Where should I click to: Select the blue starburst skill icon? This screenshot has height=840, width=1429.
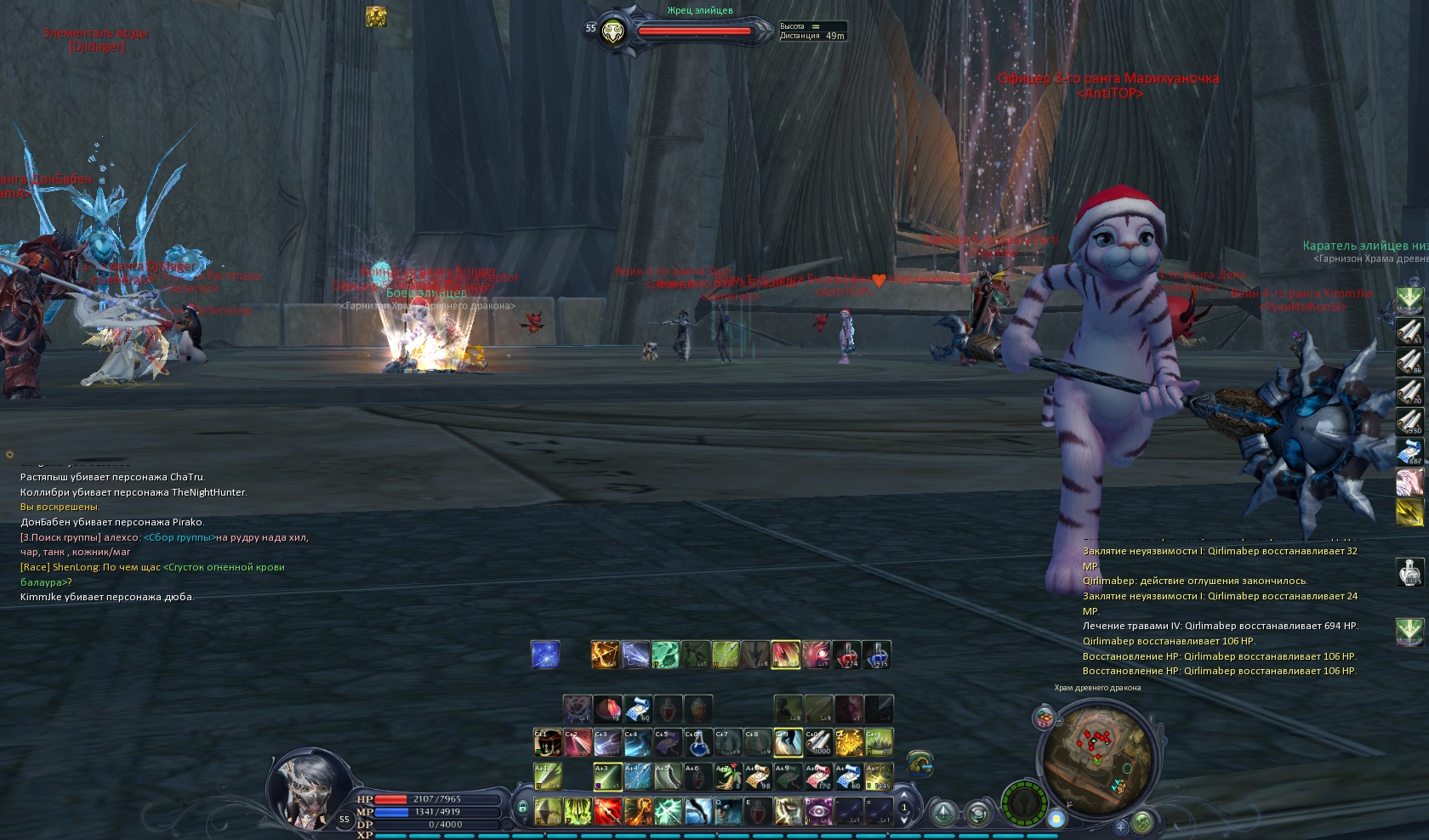tap(545, 655)
